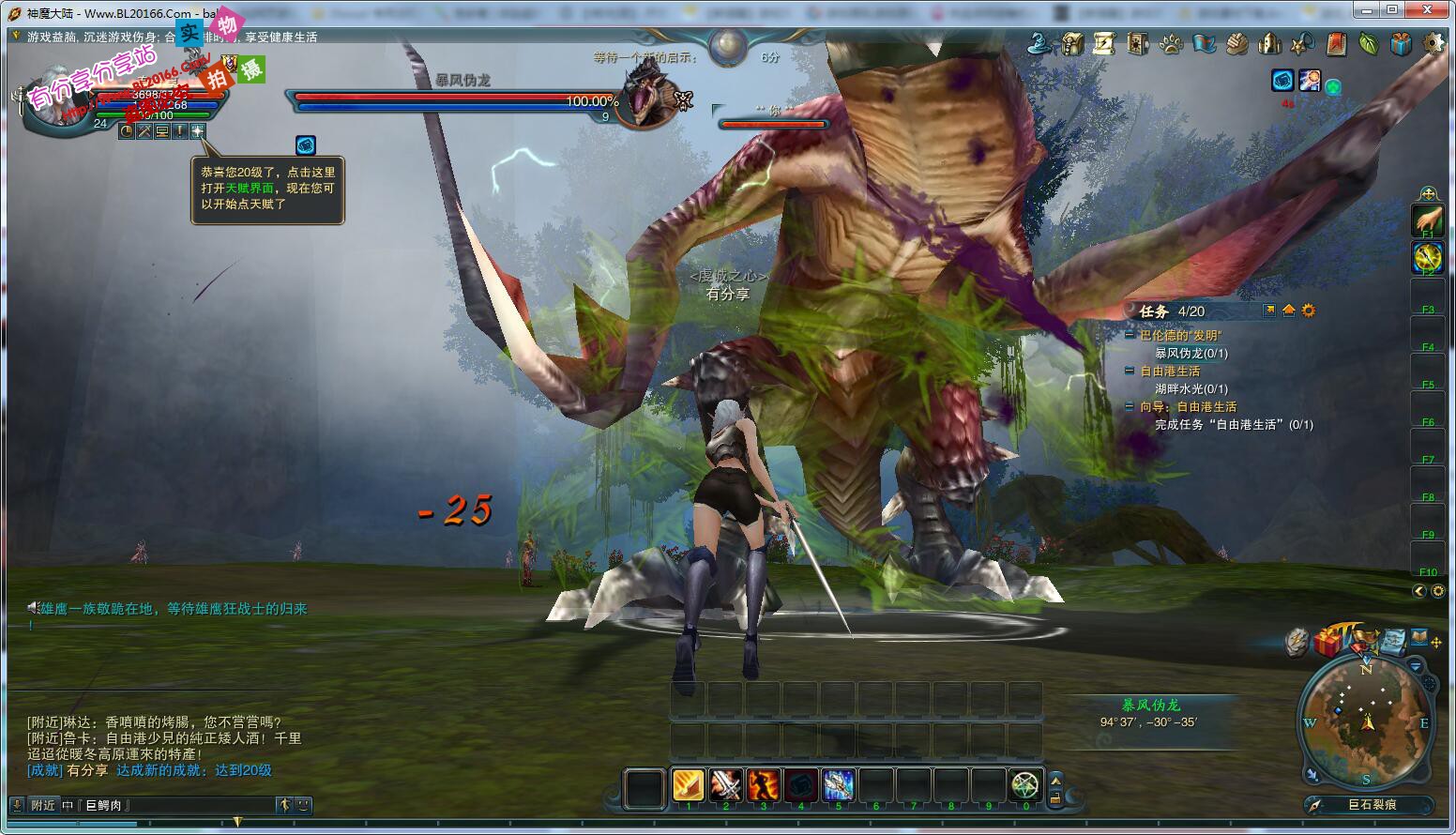Screen dimensions: 1456x835
Task: Click the talent unlock notification tooltip
Action: click(x=267, y=188)
